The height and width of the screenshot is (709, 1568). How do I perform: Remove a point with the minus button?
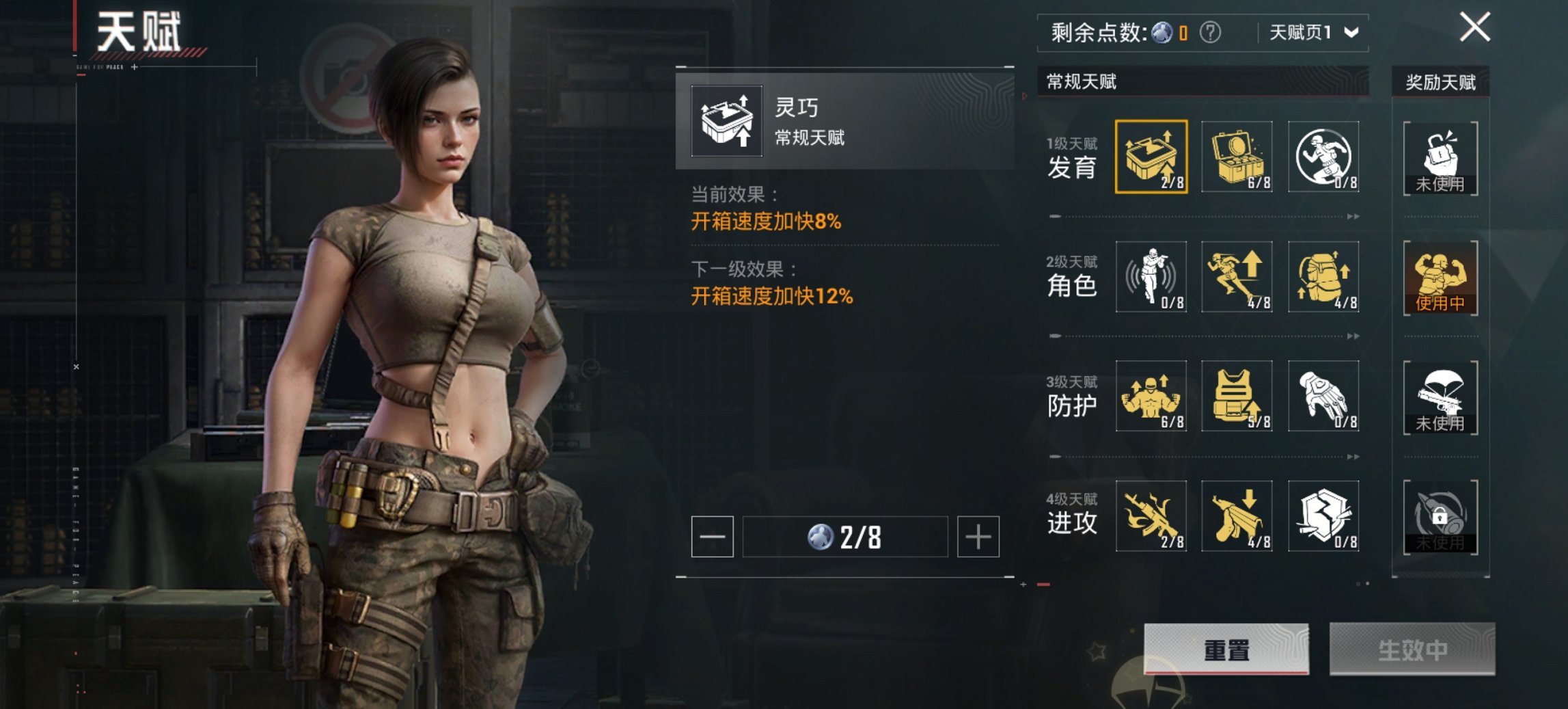coord(712,537)
